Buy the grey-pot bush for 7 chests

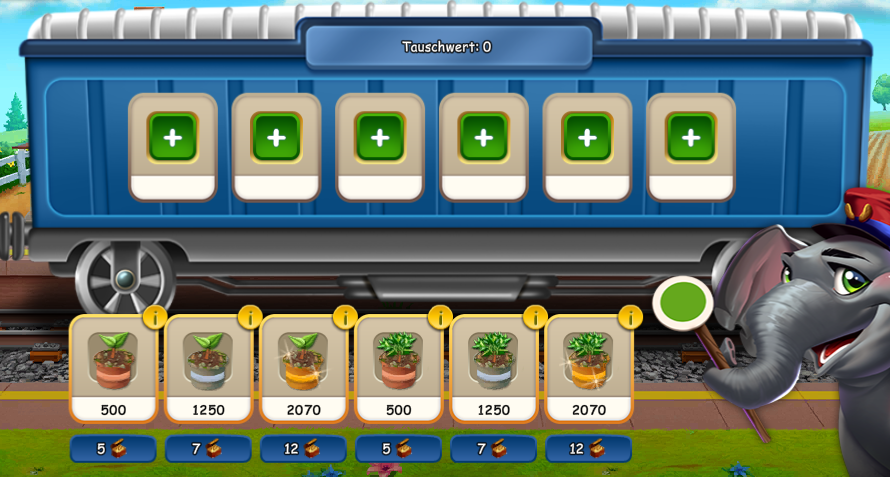493,448
